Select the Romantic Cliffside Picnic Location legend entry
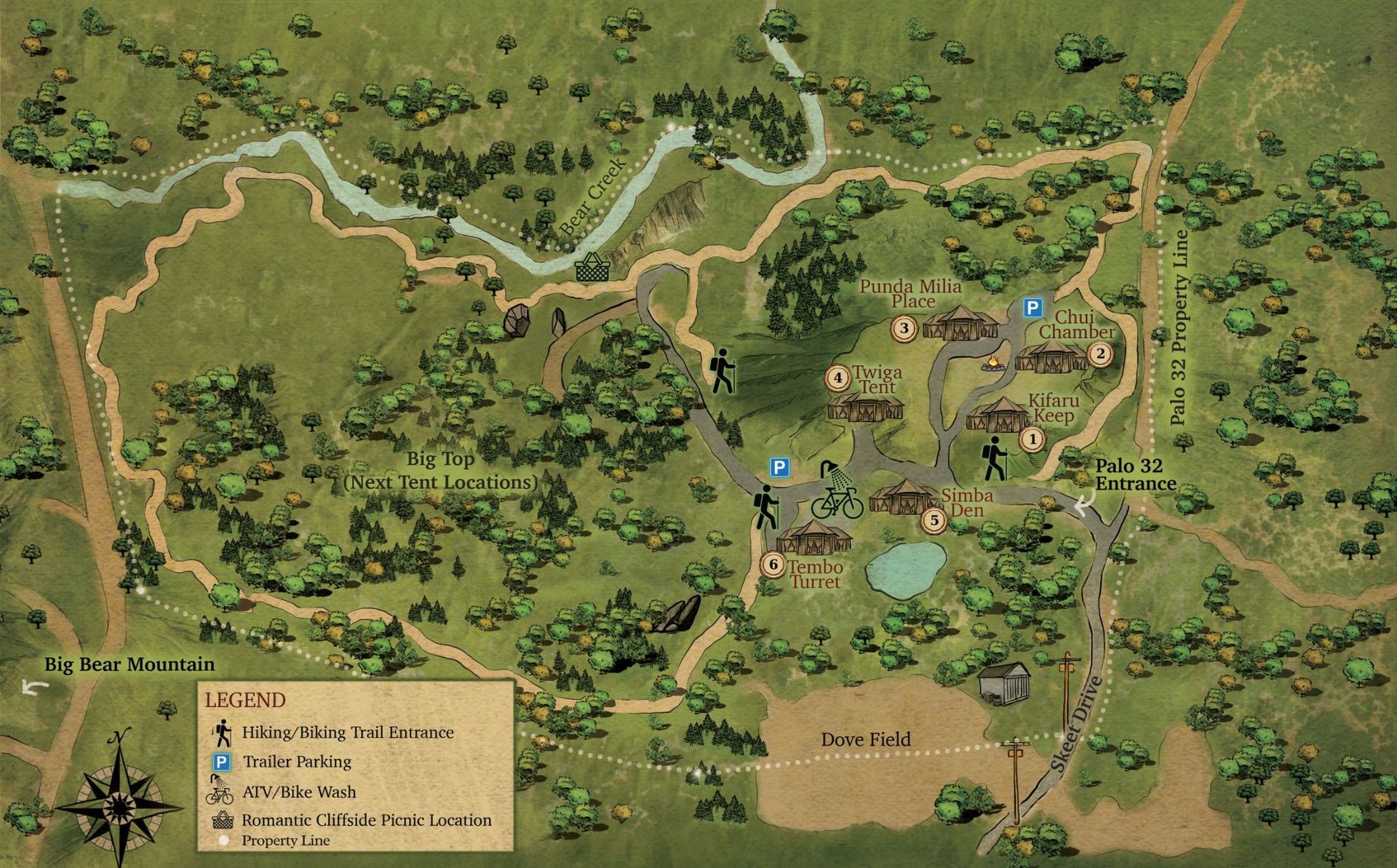The height and width of the screenshot is (868, 1397). click(x=366, y=820)
